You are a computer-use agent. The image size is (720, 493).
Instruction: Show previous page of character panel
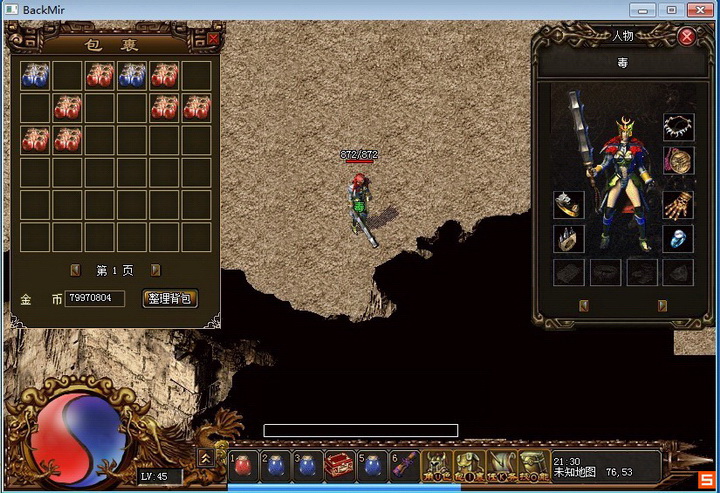point(584,305)
